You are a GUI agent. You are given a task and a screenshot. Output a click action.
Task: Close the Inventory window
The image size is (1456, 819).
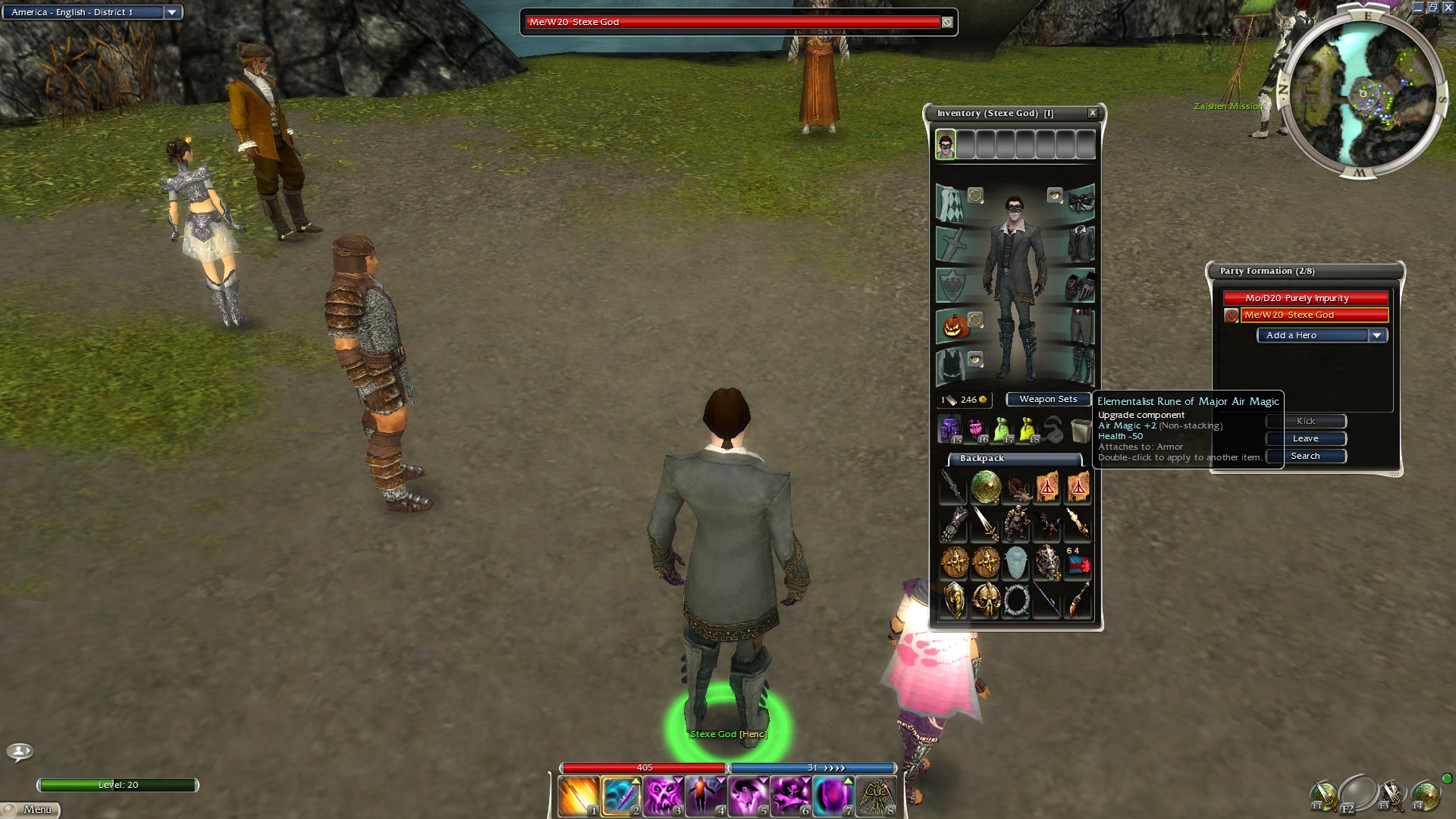click(1093, 113)
